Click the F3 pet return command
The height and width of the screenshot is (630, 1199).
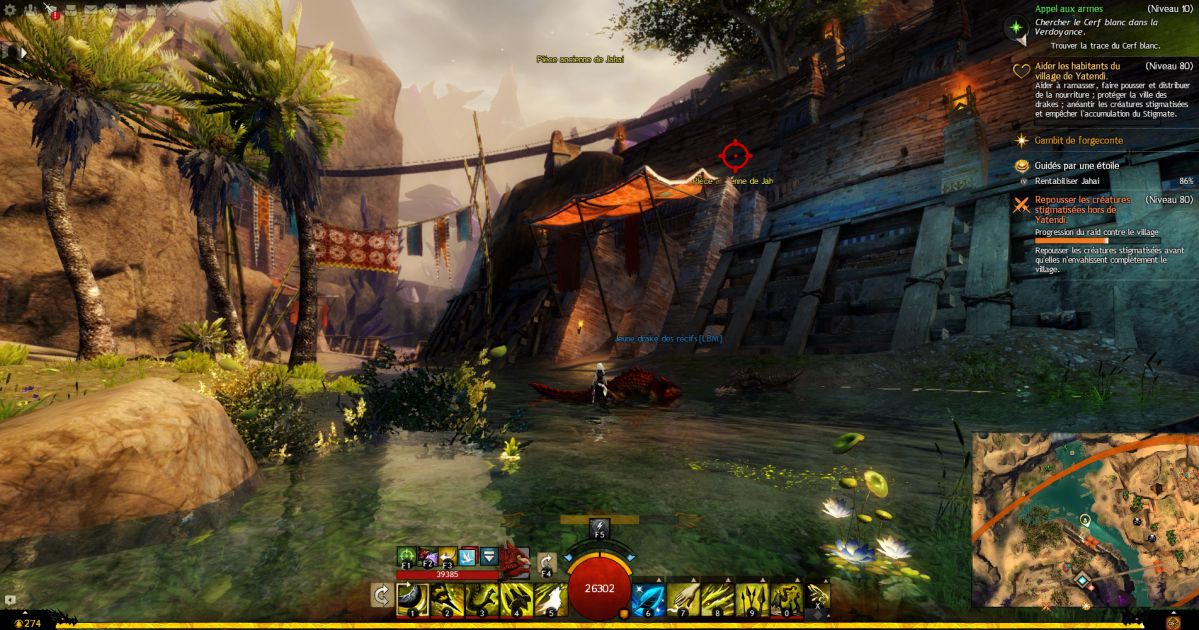pyautogui.click(x=447, y=557)
